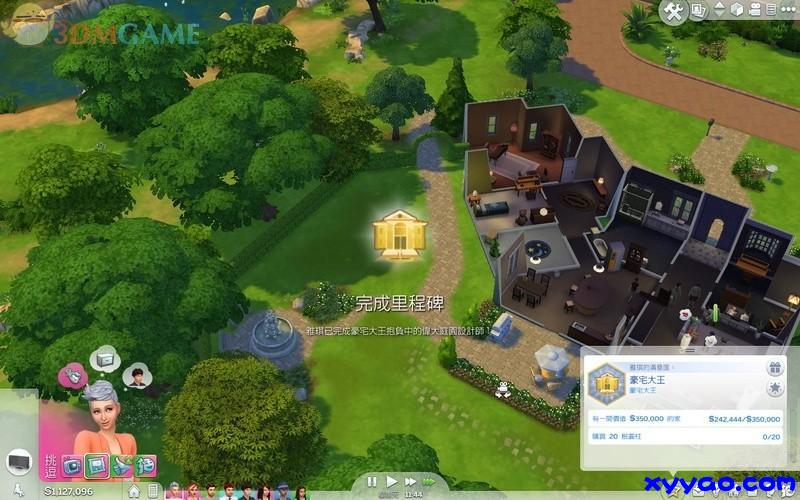Set game to normal play speed
Image resolution: width=800 pixels, height=500 pixels.
point(392,482)
